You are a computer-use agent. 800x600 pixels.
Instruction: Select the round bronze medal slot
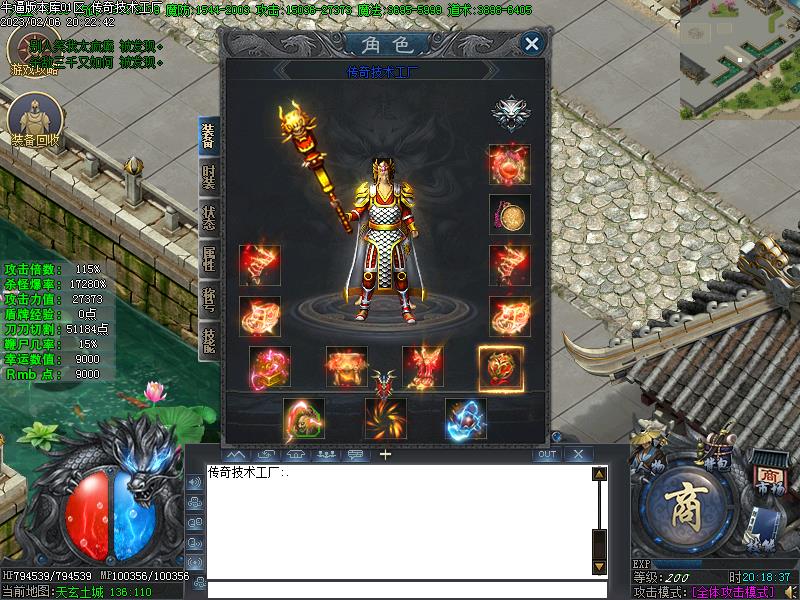(x=510, y=214)
